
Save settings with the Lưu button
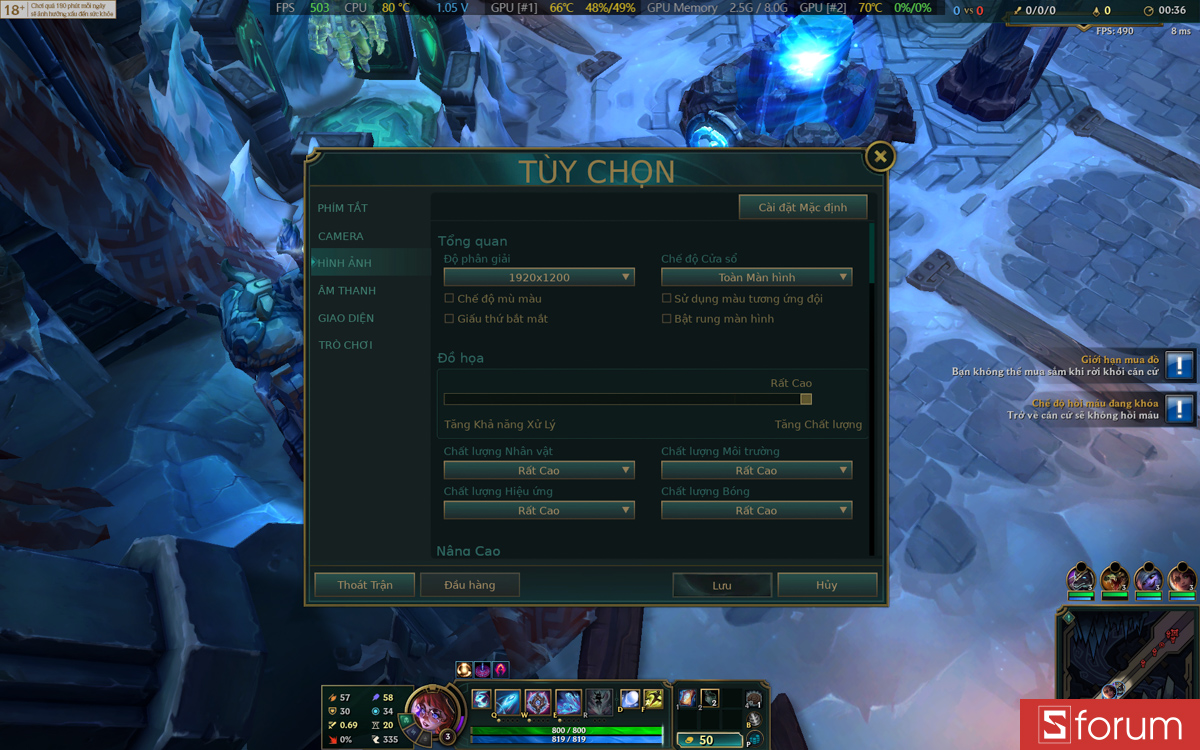tap(722, 585)
